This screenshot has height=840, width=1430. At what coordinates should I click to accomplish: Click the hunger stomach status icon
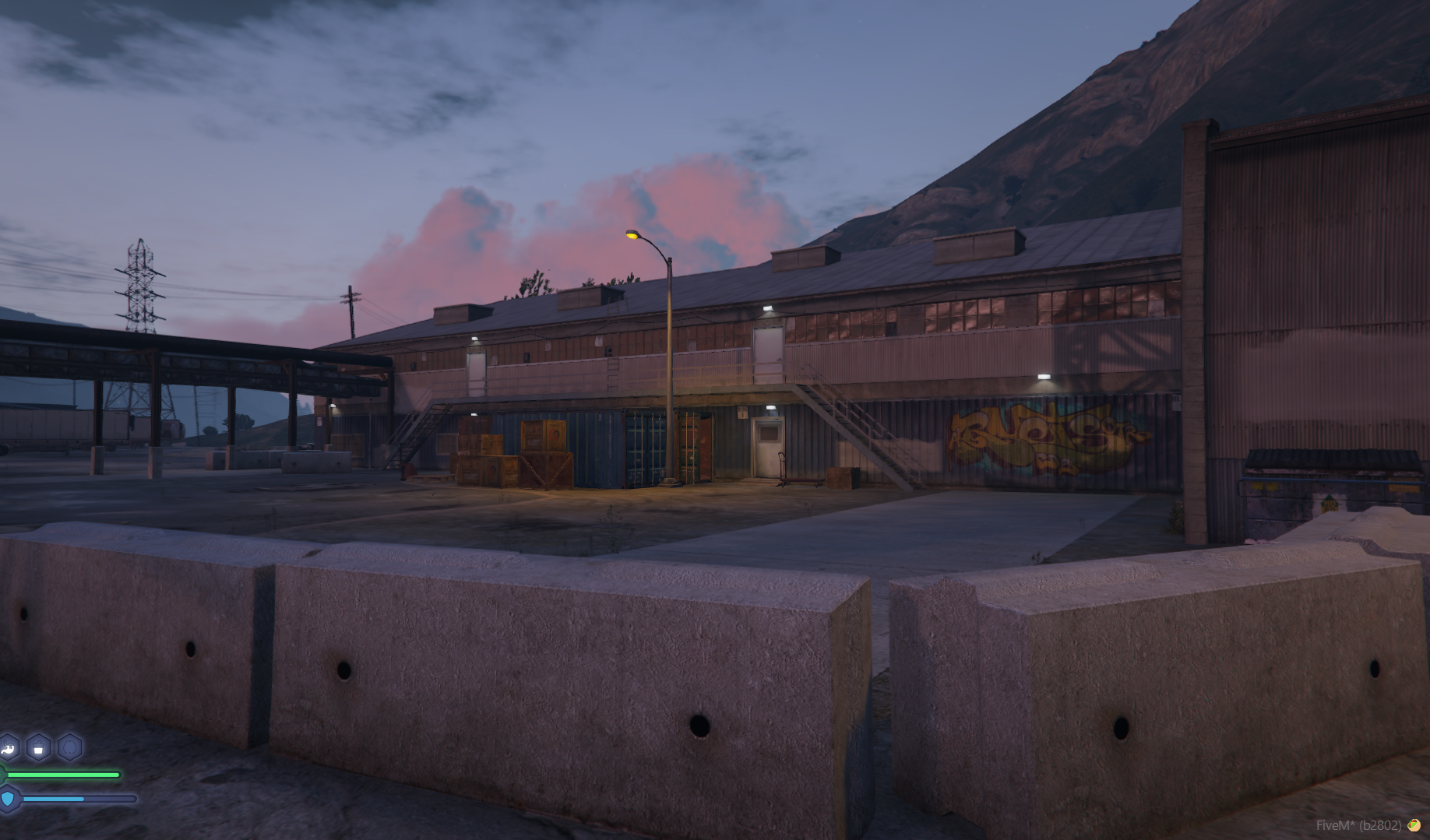(x=8, y=748)
